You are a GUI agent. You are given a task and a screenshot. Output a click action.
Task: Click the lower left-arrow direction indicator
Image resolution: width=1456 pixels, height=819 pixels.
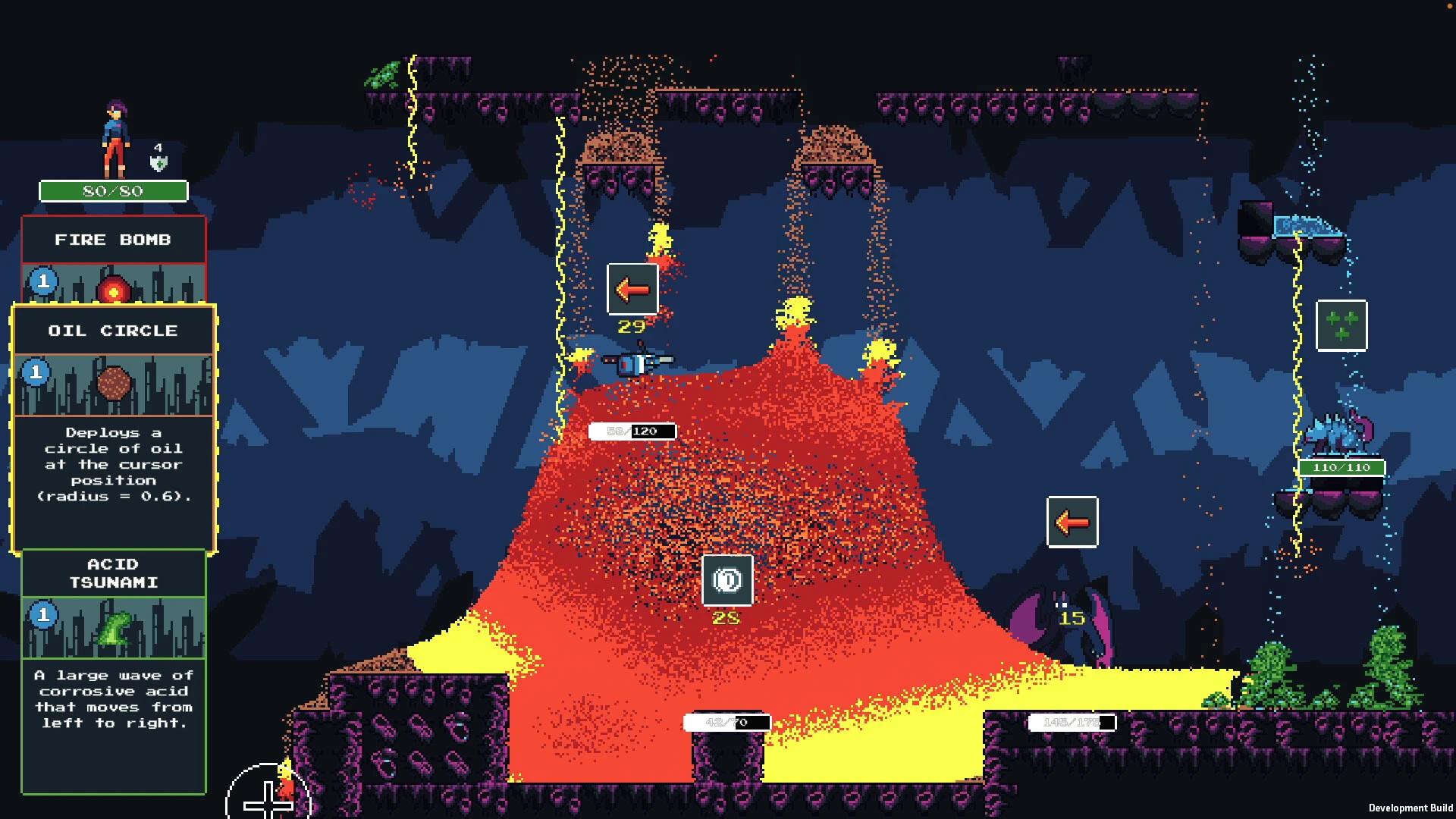(1073, 521)
